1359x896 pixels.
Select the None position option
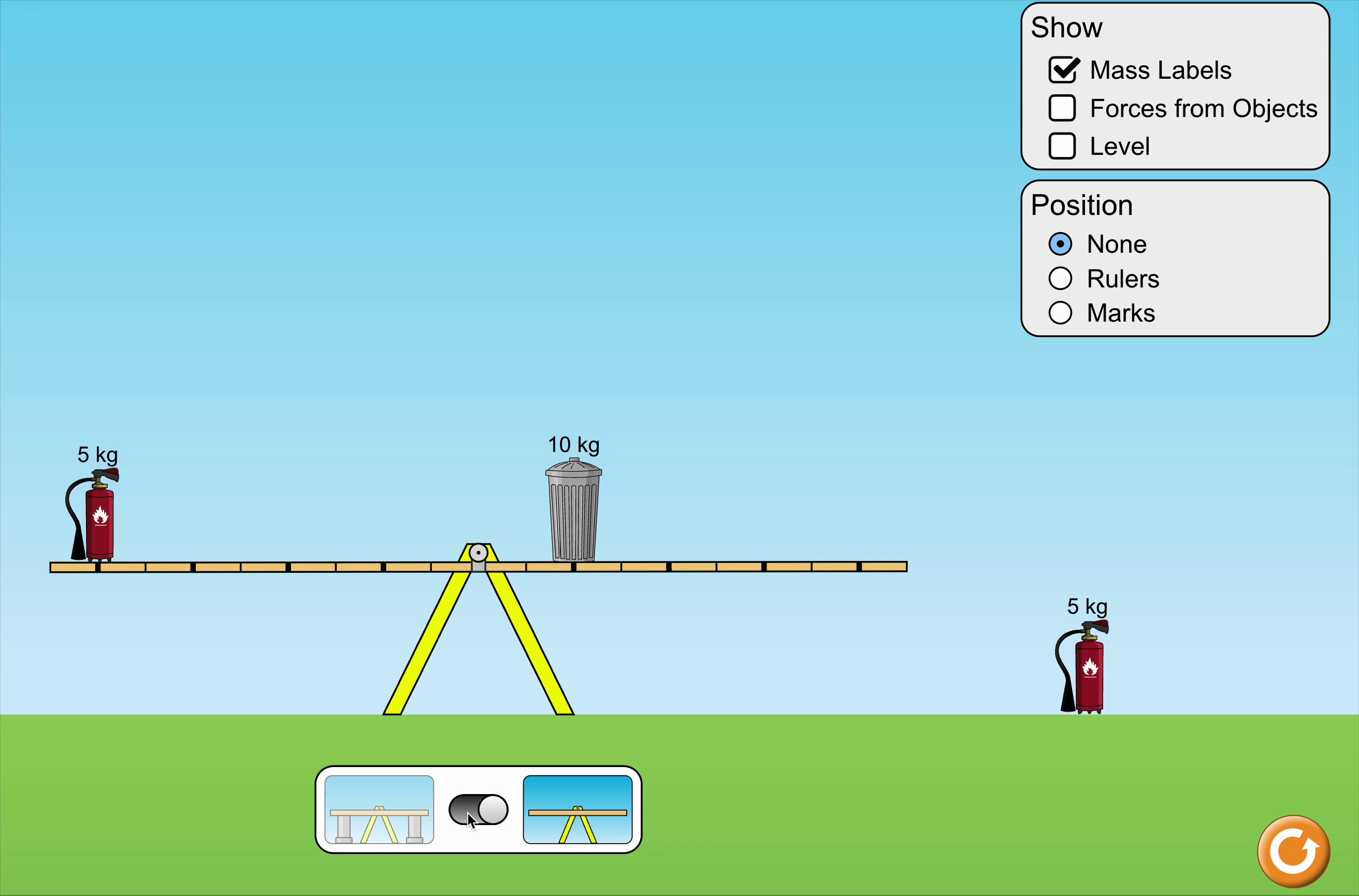[x=1060, y=244]
